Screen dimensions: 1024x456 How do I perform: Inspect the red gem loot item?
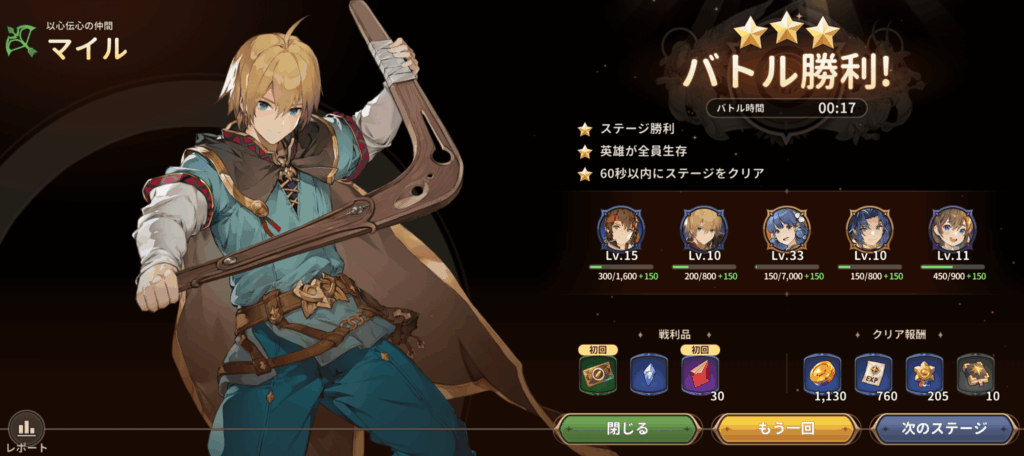[700, 375]
